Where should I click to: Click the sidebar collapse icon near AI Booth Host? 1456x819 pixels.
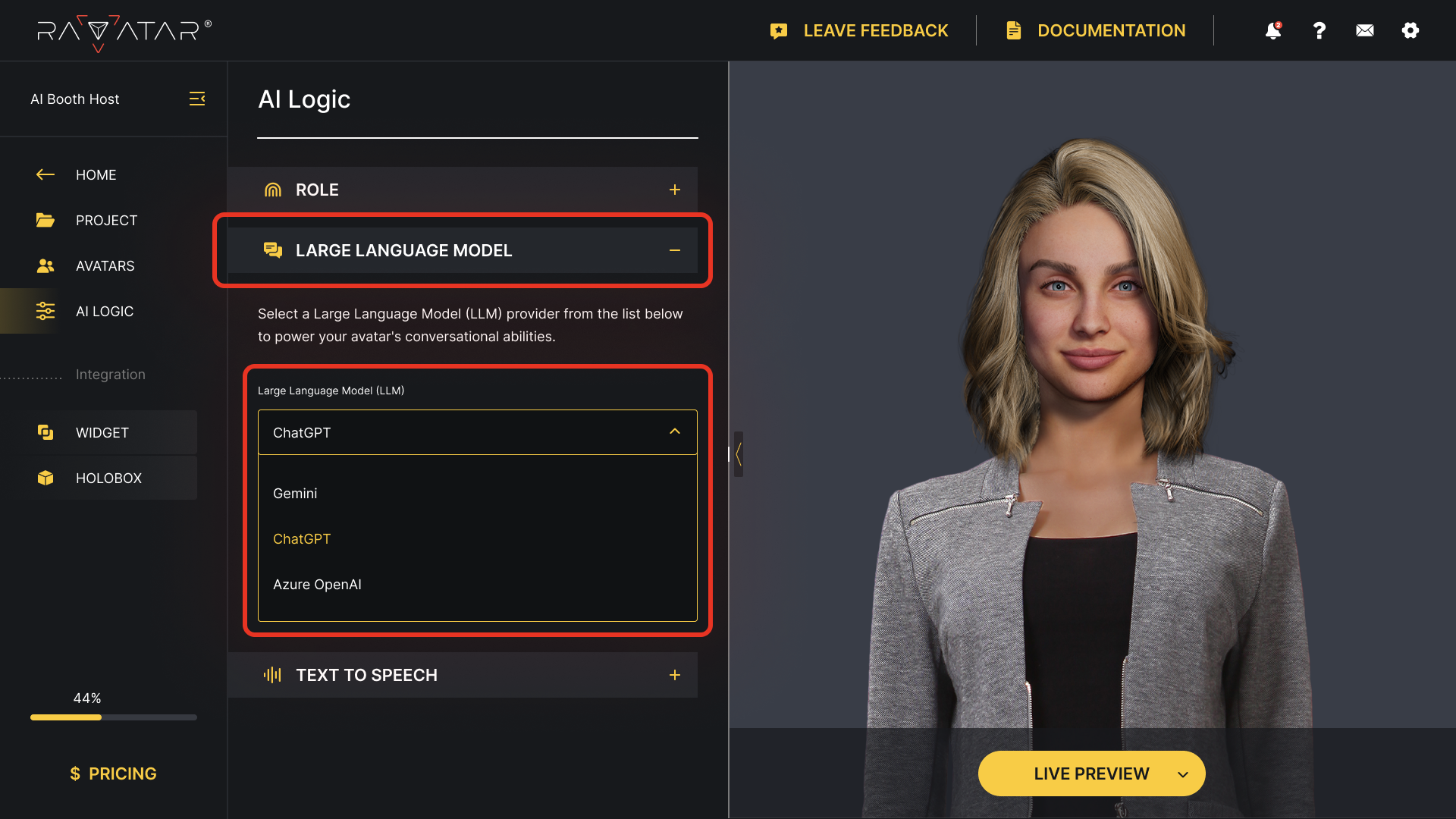[x=197, y=99]
